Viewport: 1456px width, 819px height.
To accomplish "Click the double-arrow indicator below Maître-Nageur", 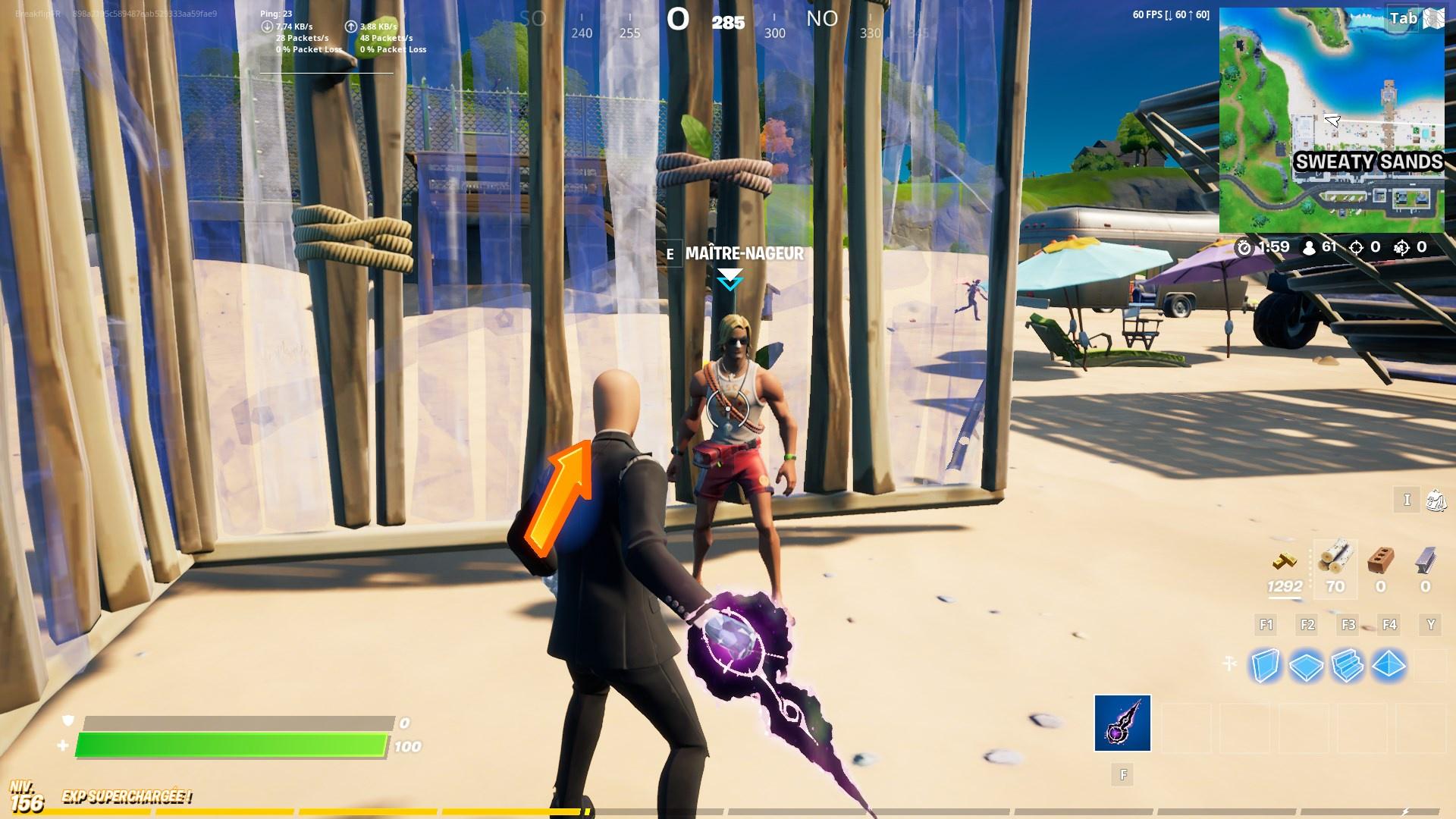I will (x=730, y=281).
